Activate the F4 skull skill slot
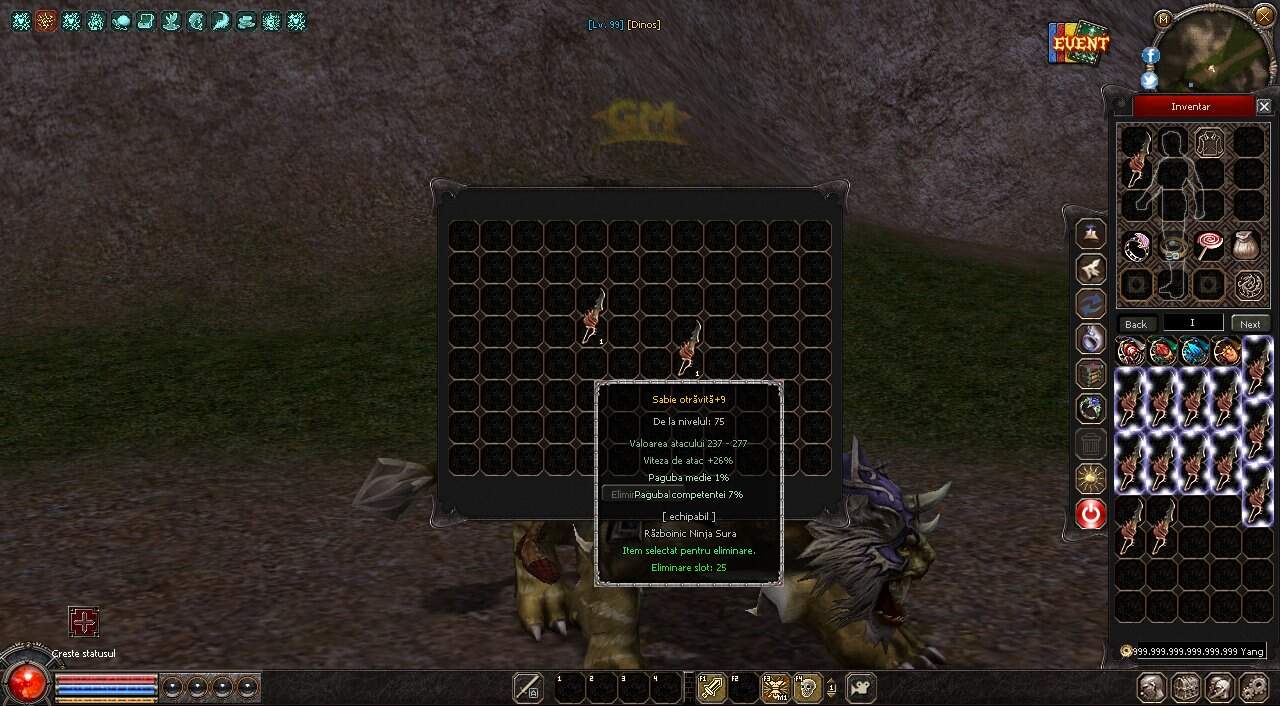The height and width of the screenshot is (706, 1280). [x=807, y=688]
